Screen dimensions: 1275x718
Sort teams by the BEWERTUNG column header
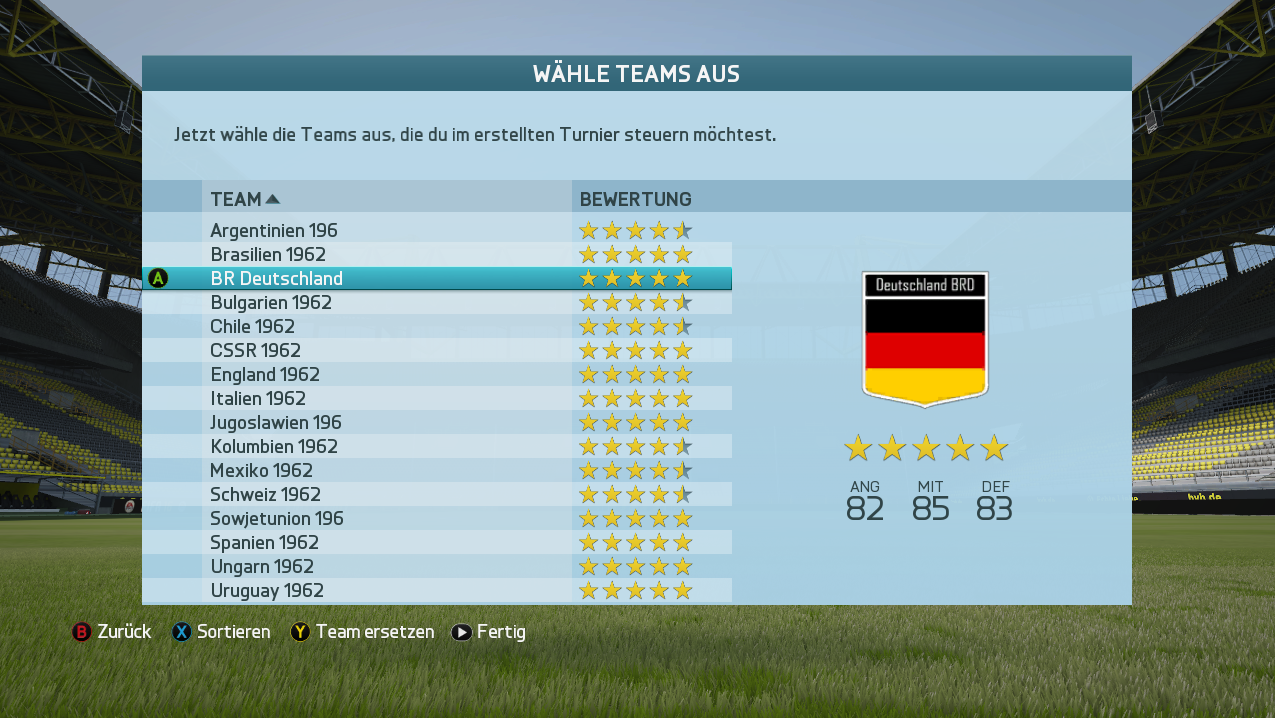click(x=636, y=199)
